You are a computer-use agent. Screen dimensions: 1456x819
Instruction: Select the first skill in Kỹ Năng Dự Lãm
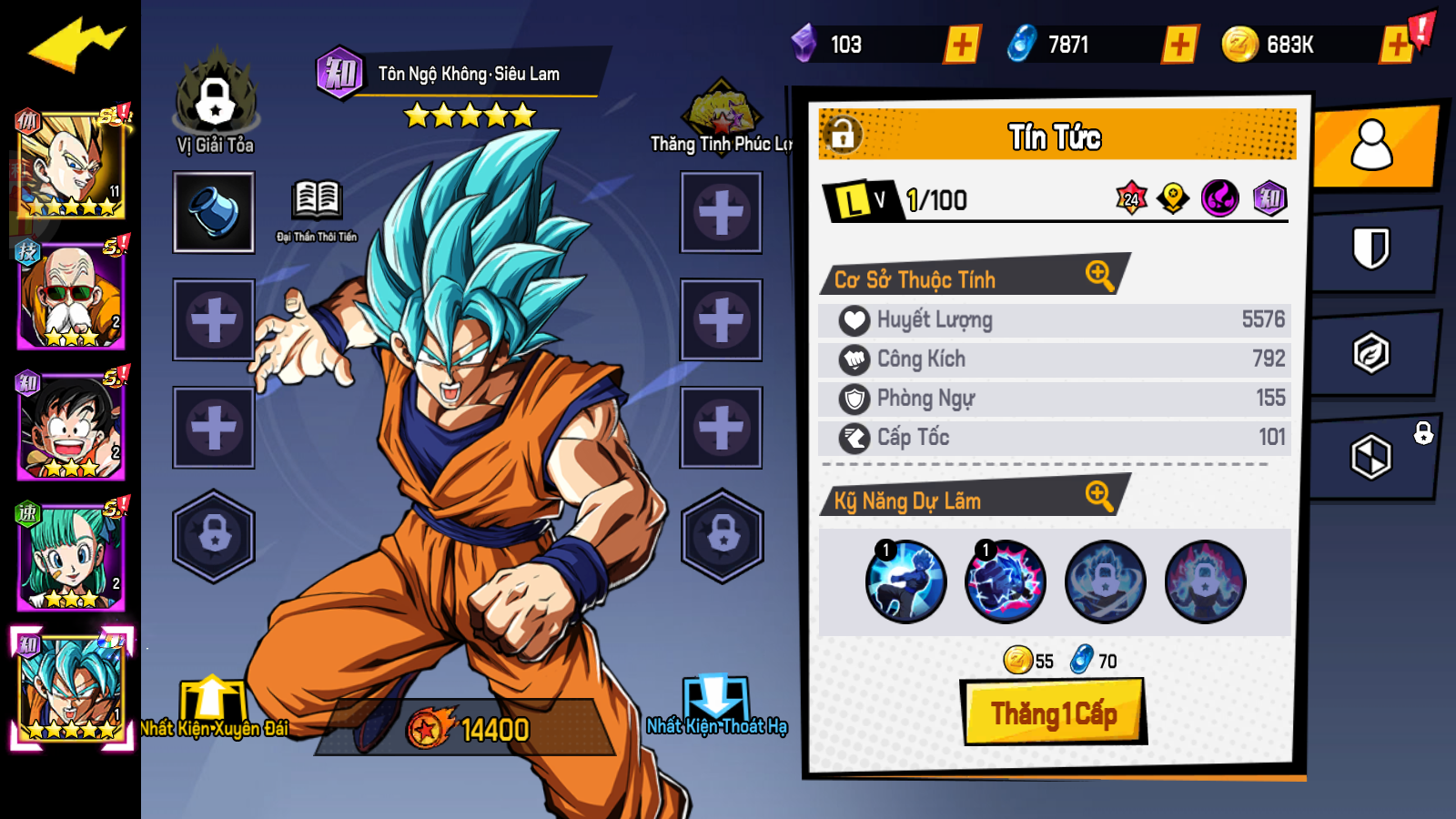905,581
